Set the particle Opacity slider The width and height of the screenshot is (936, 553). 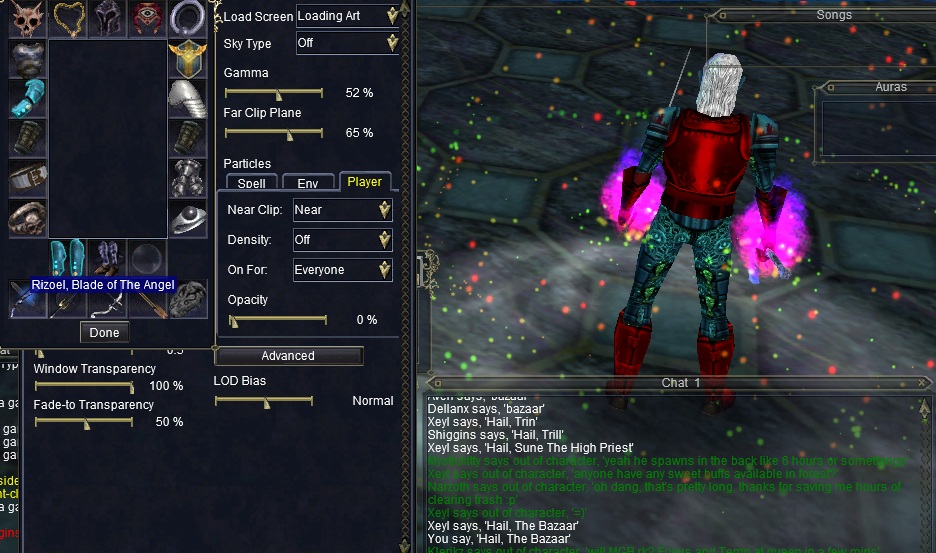pos(233,320)
